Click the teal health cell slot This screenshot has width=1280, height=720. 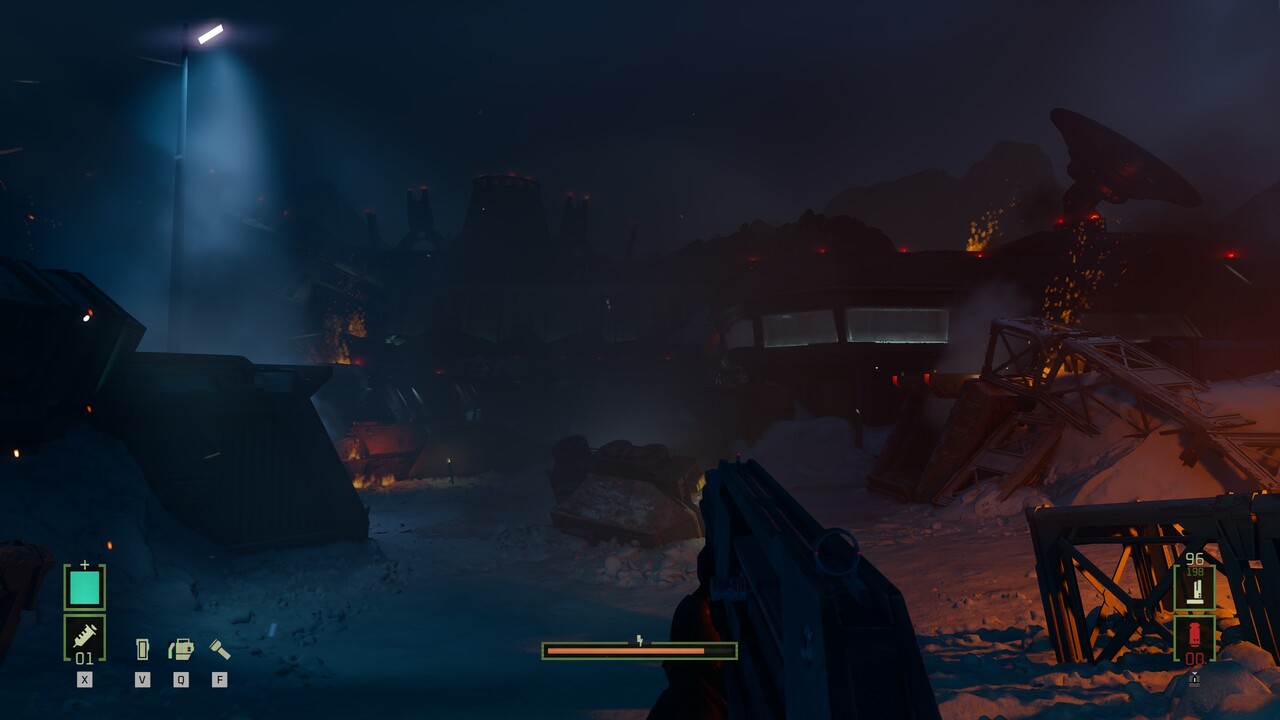[x=84, y=587]
